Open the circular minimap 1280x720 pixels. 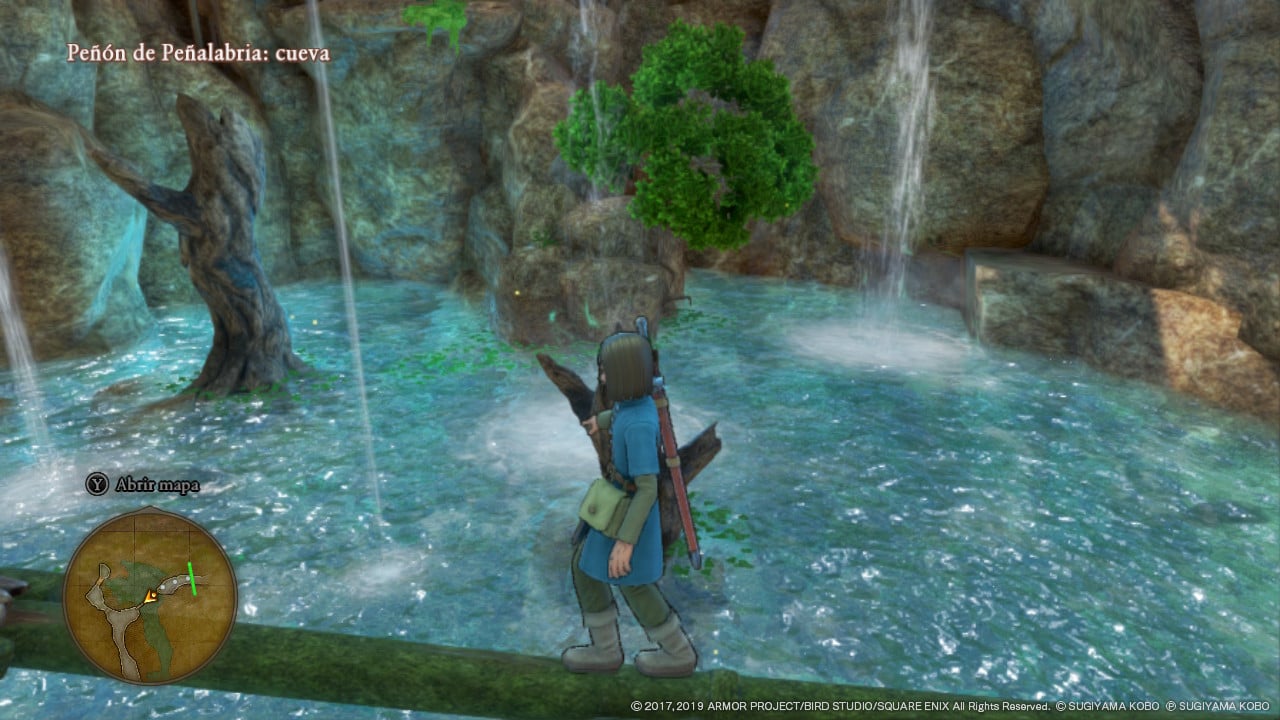(150, 596)
